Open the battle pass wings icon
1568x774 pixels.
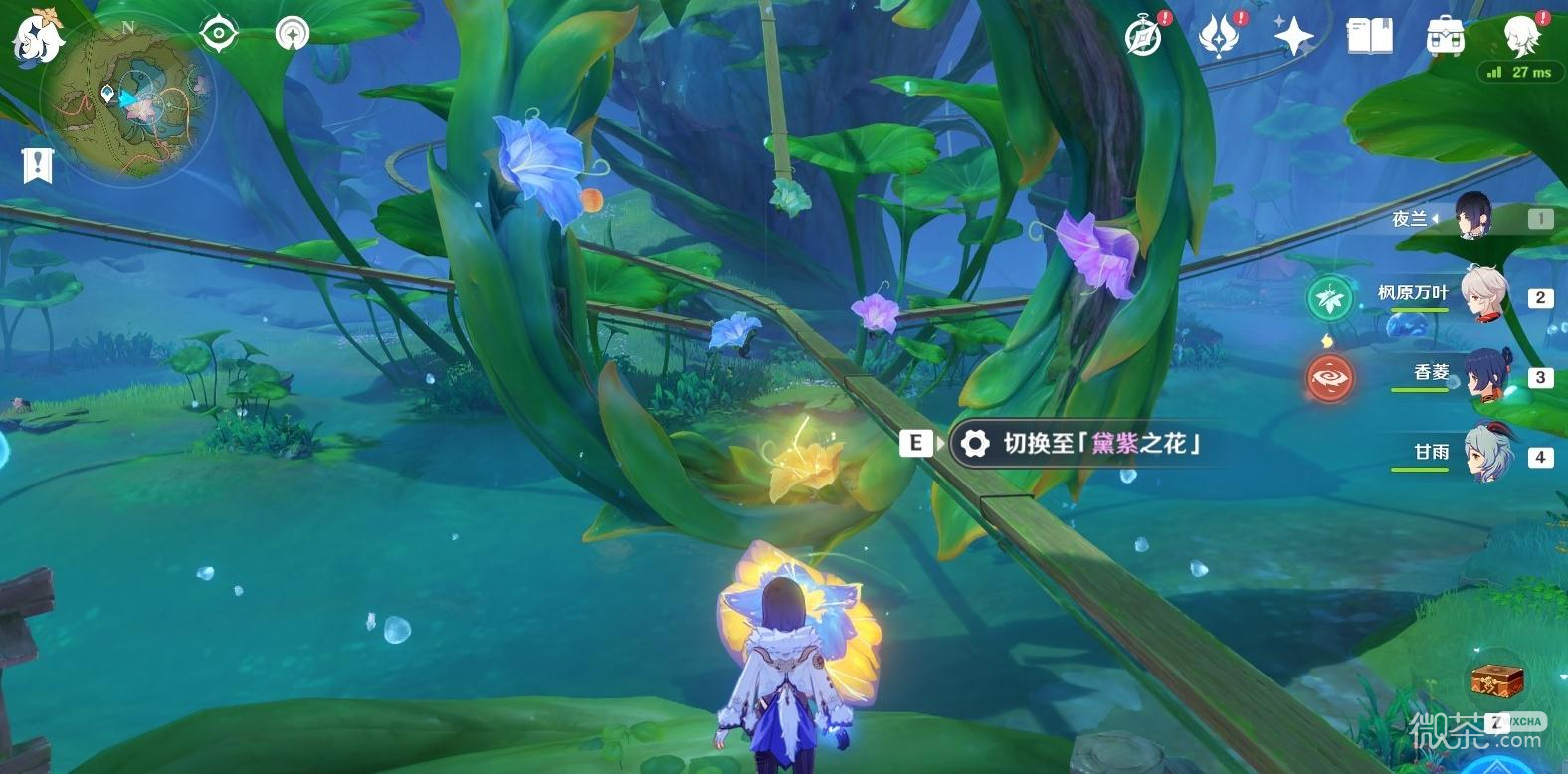[x=1219, y=37]
